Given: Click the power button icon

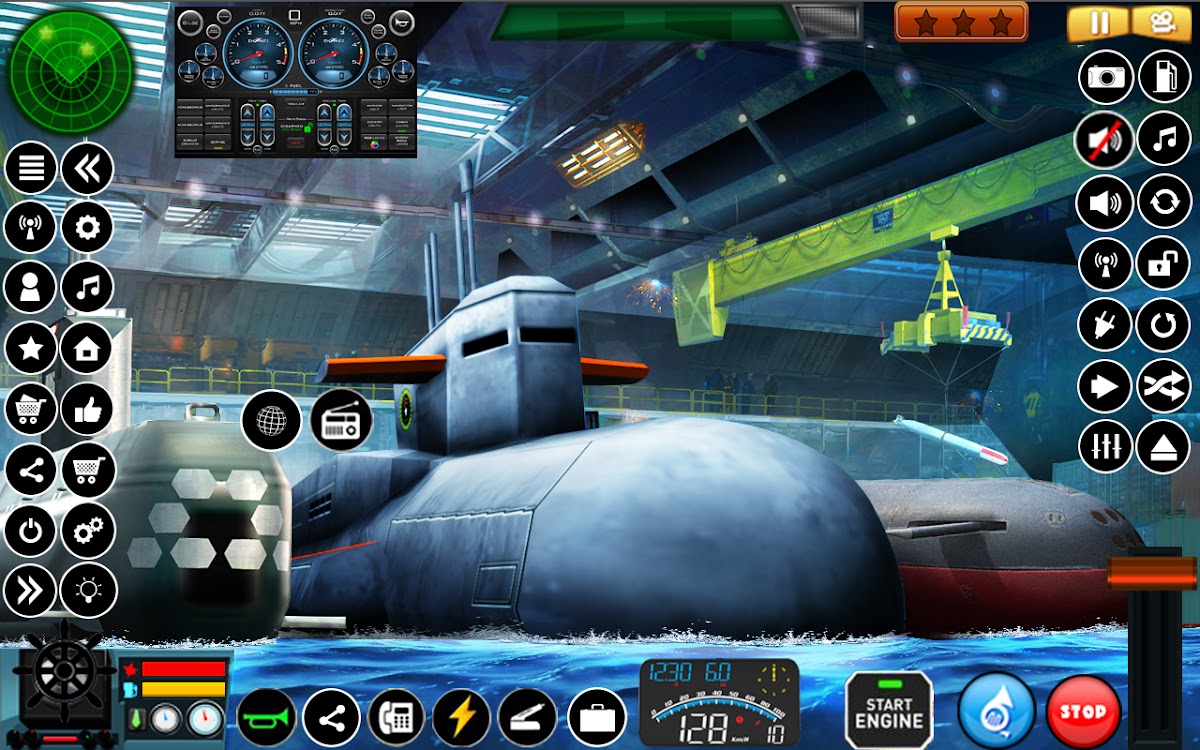Looking at the screenshot, I should [30, 530].
